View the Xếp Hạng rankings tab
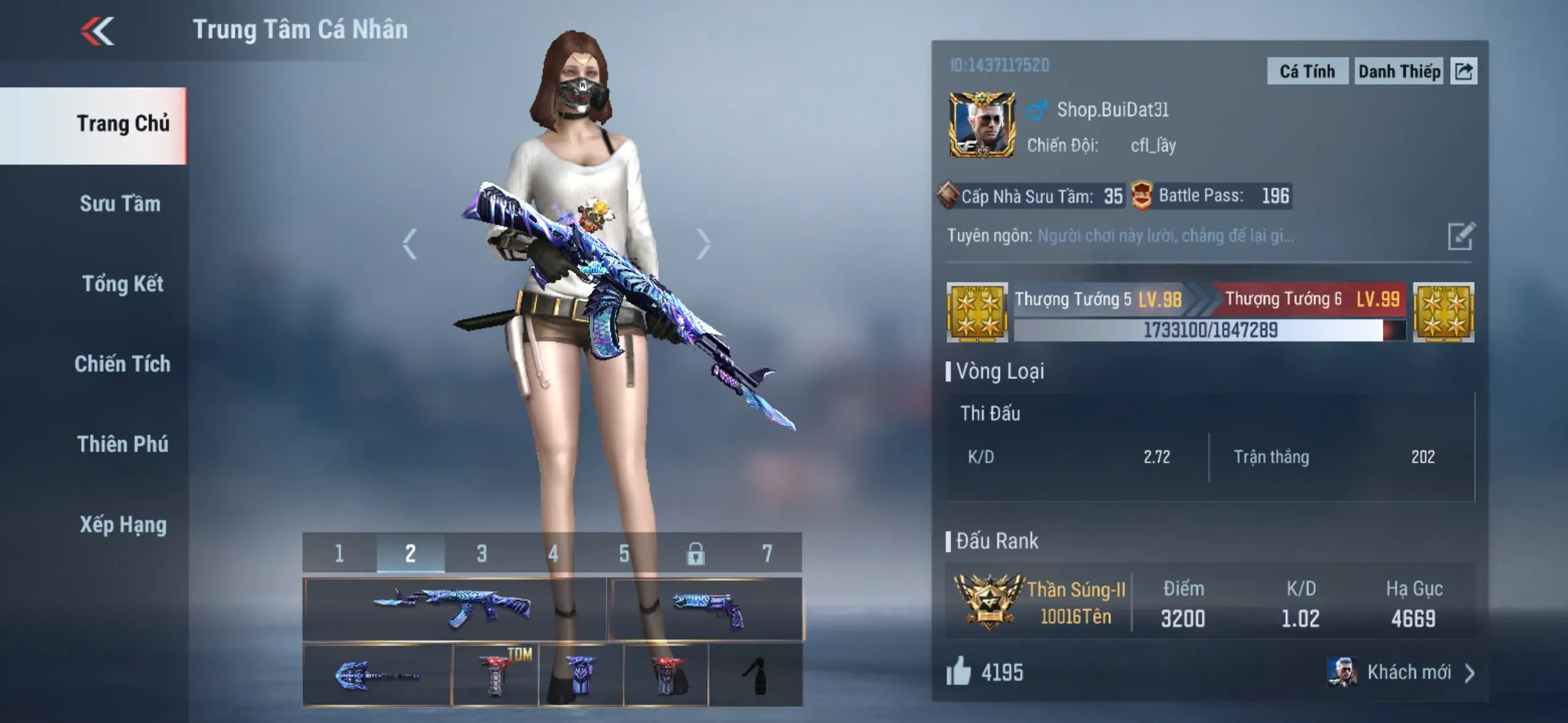Screen dimensions: 1568x723 click(x=123, y=525)
